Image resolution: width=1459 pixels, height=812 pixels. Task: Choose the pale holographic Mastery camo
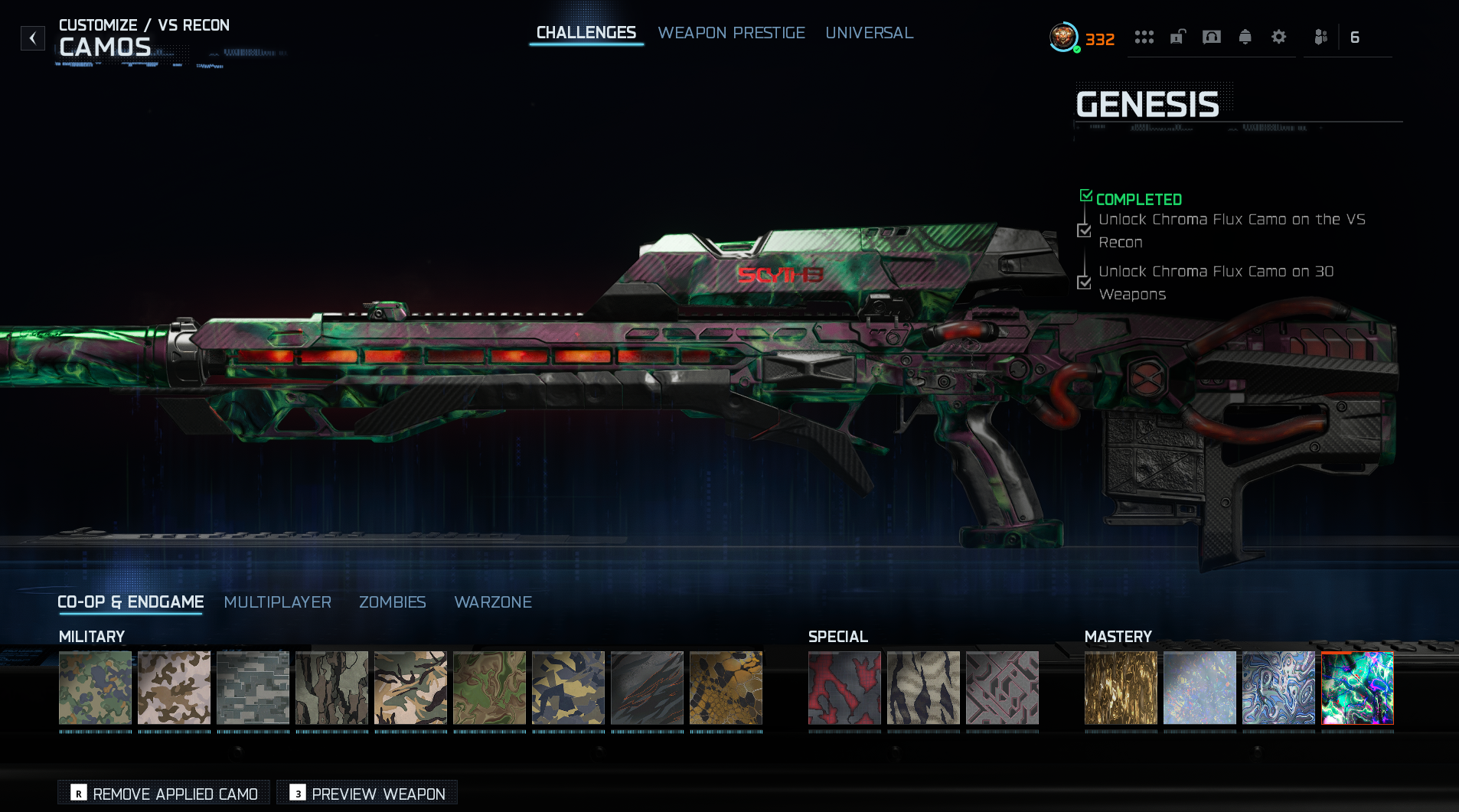[1199, 687]
